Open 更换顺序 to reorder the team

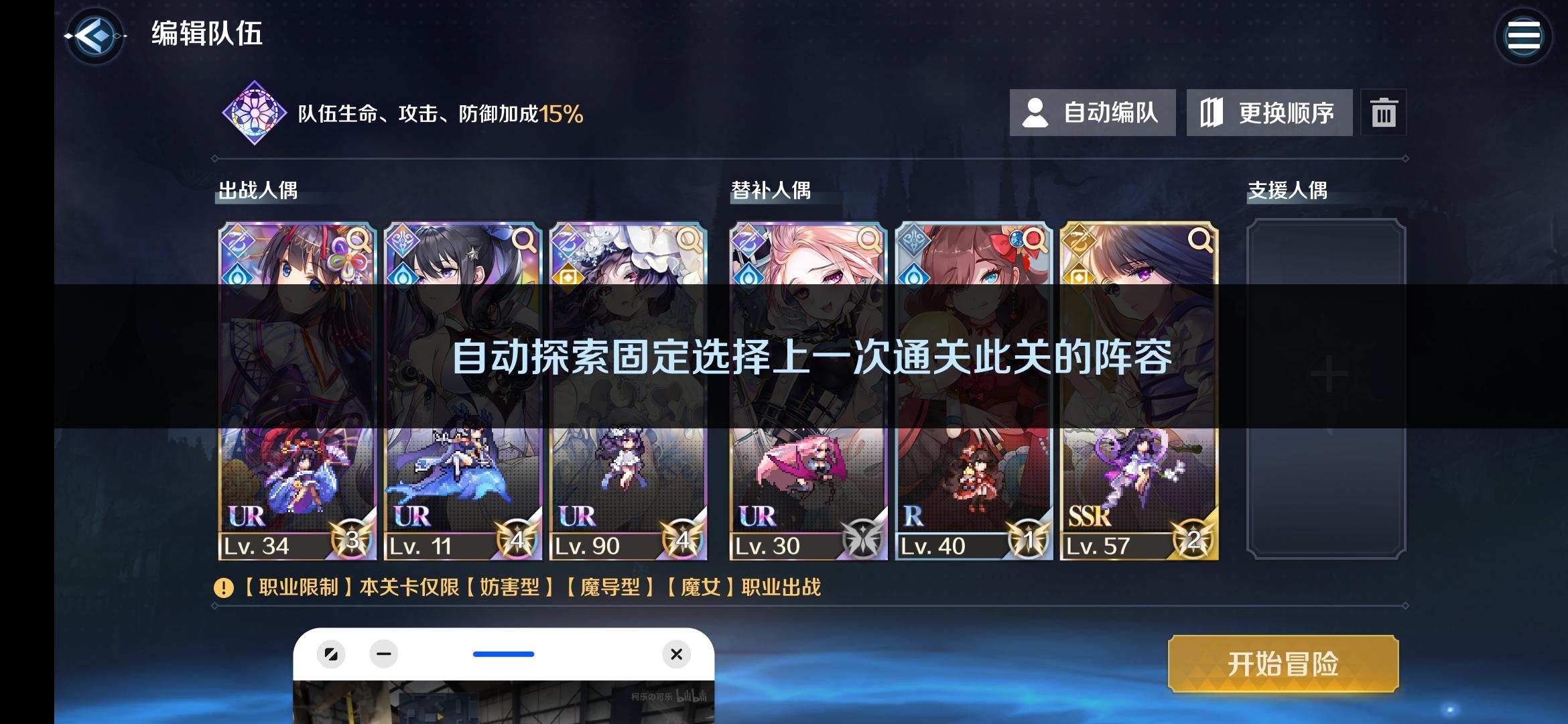(1268, 112)
